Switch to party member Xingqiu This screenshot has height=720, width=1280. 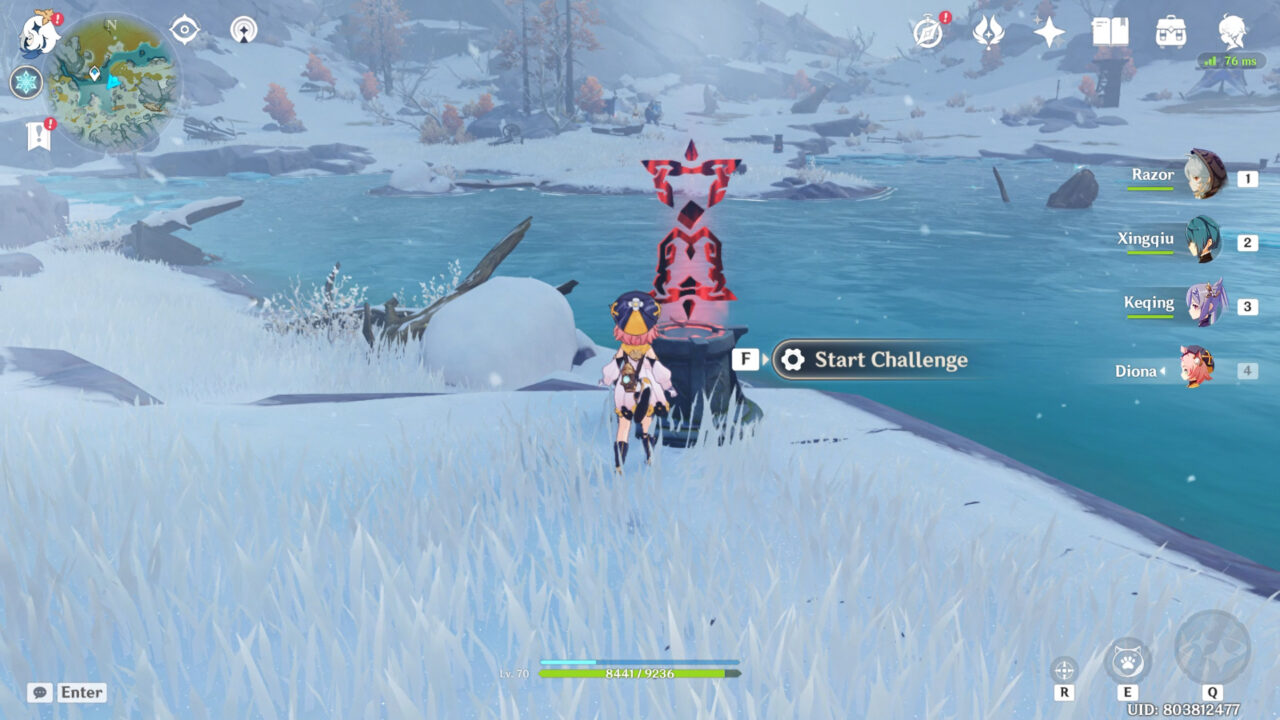click(1203, 240)
